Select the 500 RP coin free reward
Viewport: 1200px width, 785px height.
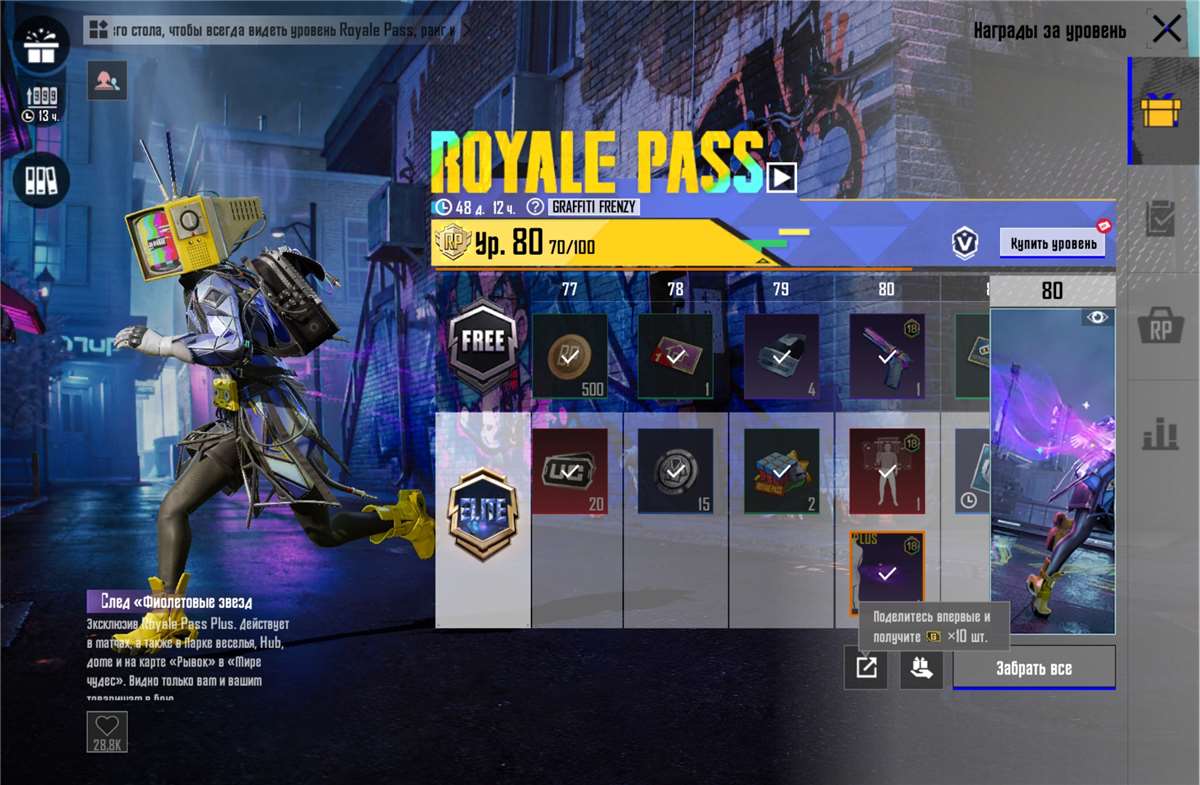point(569,356)
